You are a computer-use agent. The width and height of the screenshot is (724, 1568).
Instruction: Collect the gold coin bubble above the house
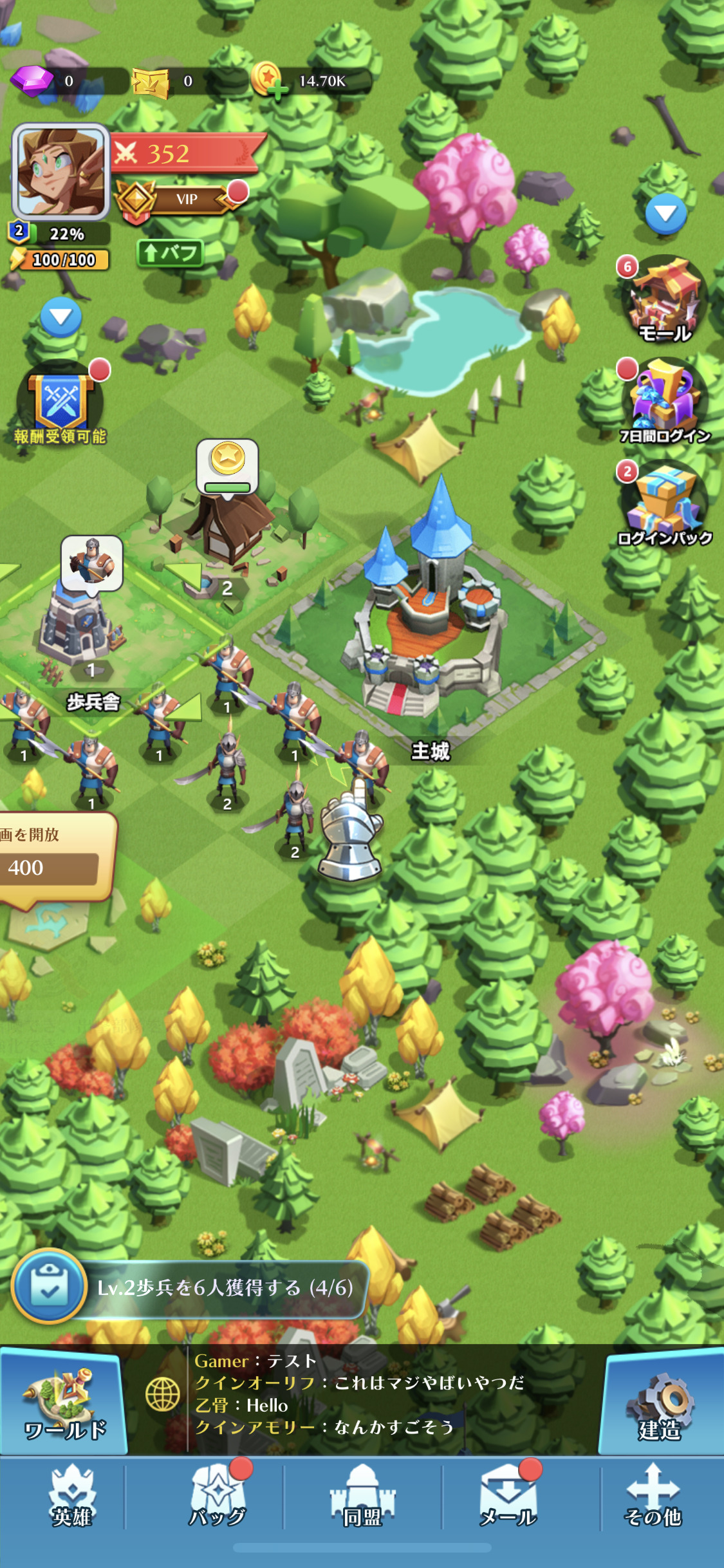227,465
